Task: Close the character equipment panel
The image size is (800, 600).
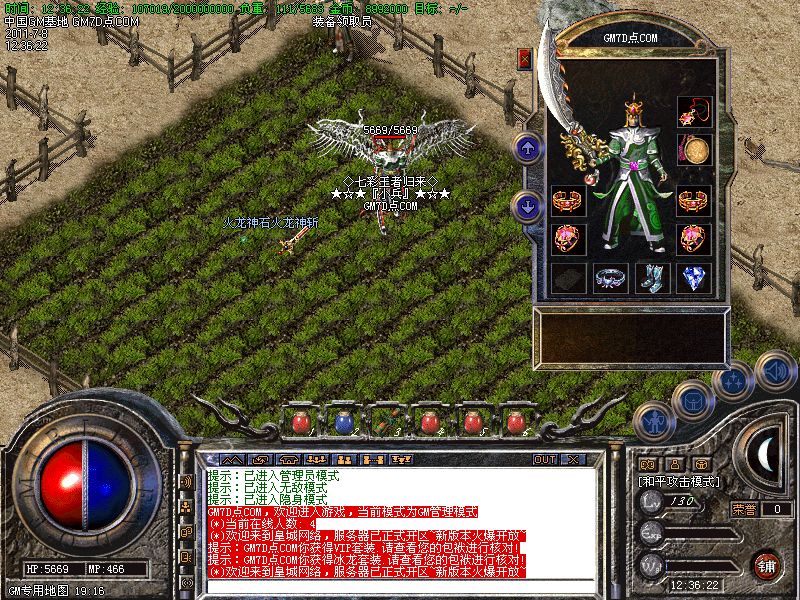Action: point(525,59)
